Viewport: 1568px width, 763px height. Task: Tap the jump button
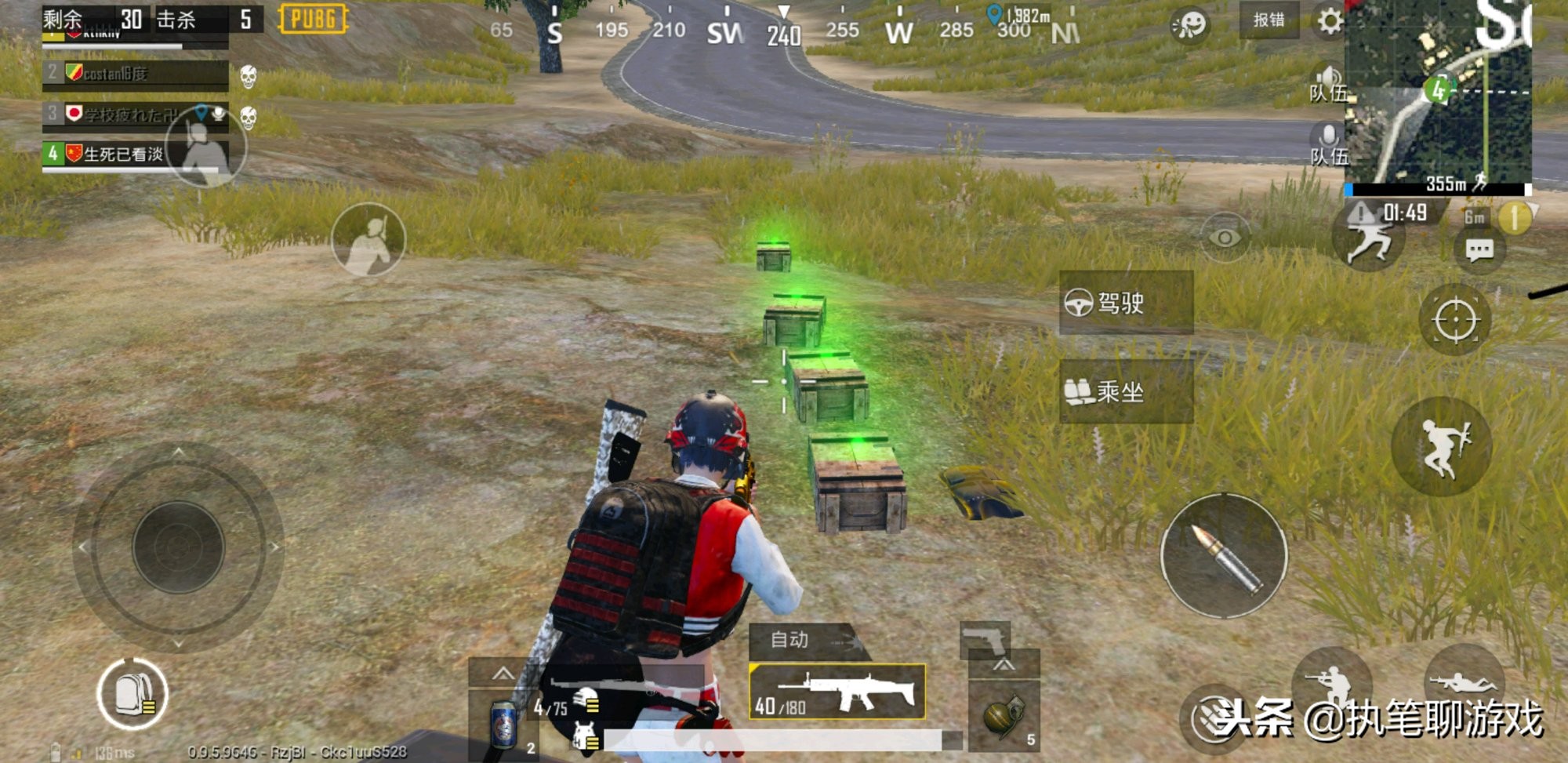[x=1441, y=446]
